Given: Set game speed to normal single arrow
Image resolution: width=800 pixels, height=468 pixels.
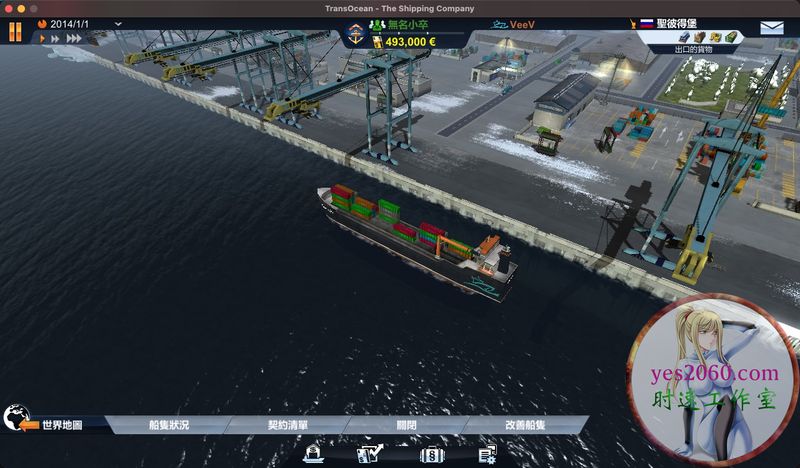Looking at the screenshot, I should 44,39.
